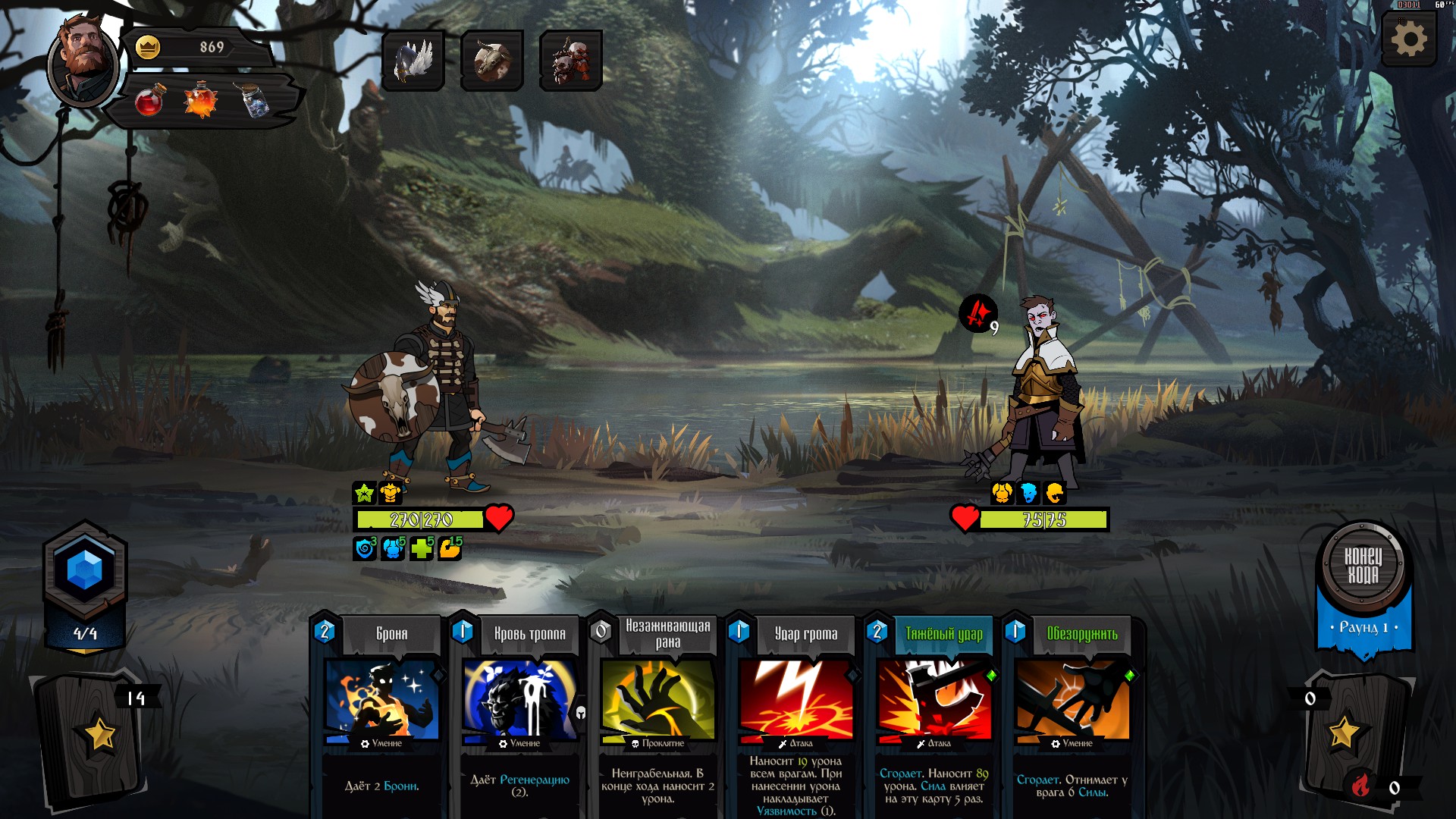Click the hero portrait
Image resolution: width=1456 pixels, height=819 pixels.
click(x=83, y=62)
